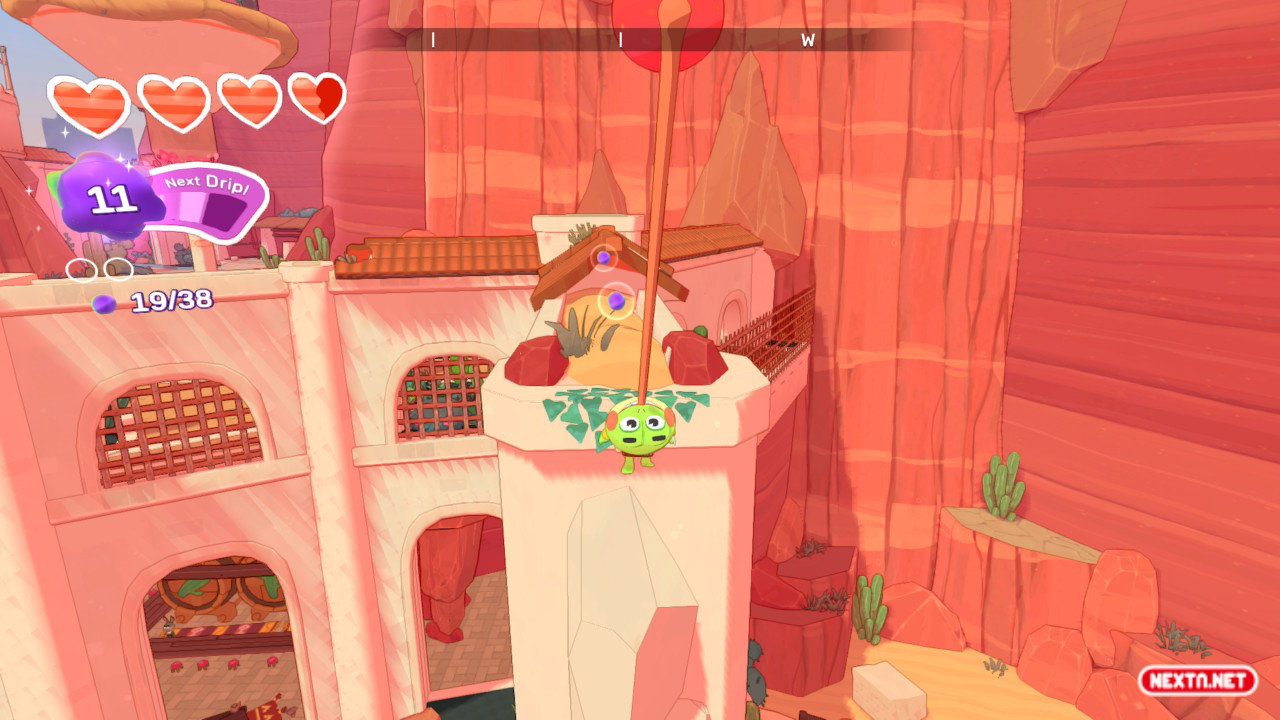This screenshot has height=720, width=1280.
Task: Click the compass bar showing W
Action: pos(659,40)
